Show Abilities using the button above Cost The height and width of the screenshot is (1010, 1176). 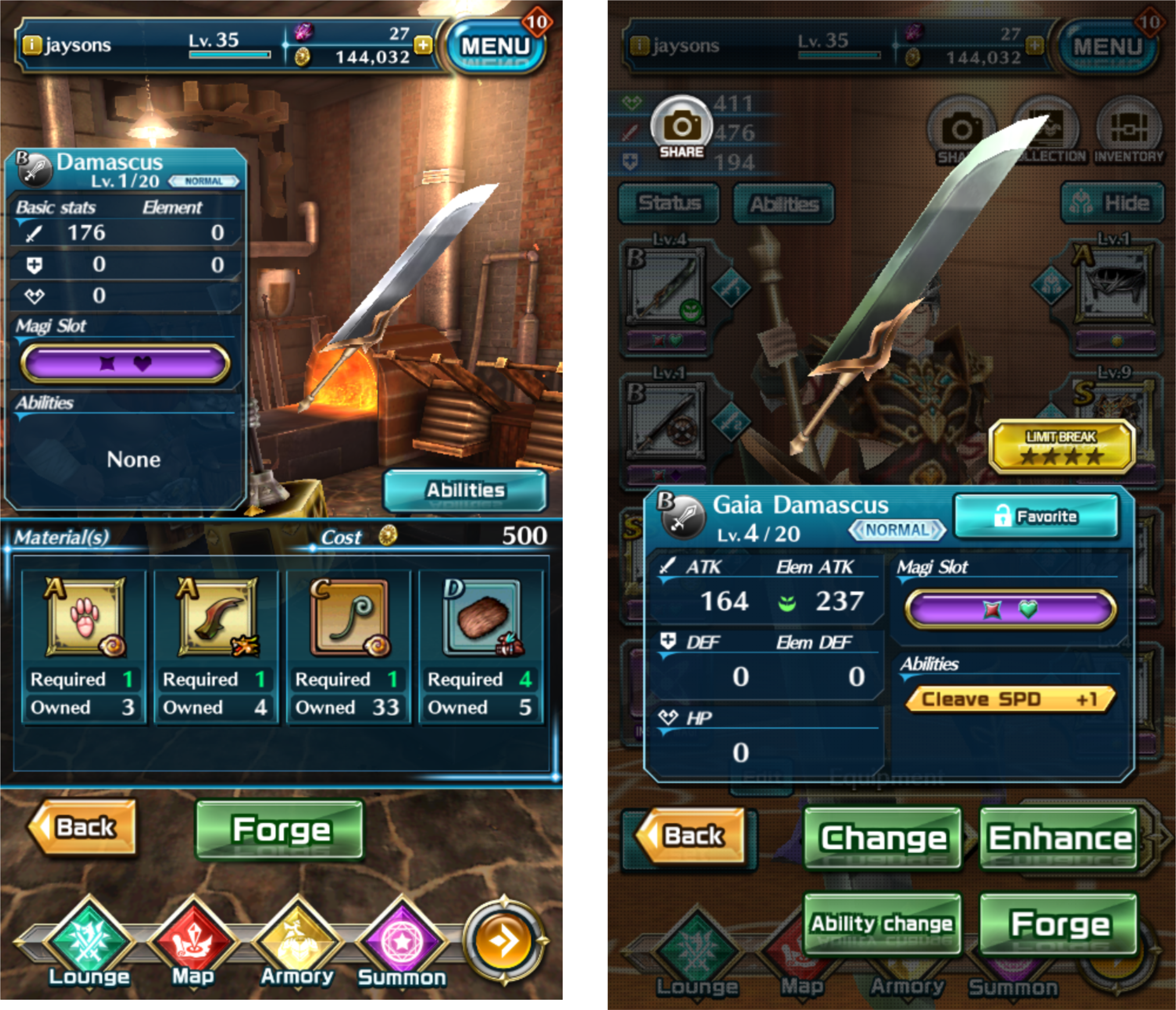tap(465, 490)
